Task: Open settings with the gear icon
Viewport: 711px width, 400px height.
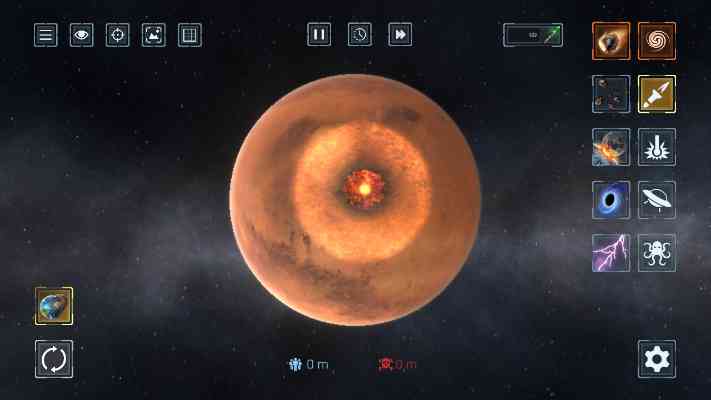Action: [657, 359]
